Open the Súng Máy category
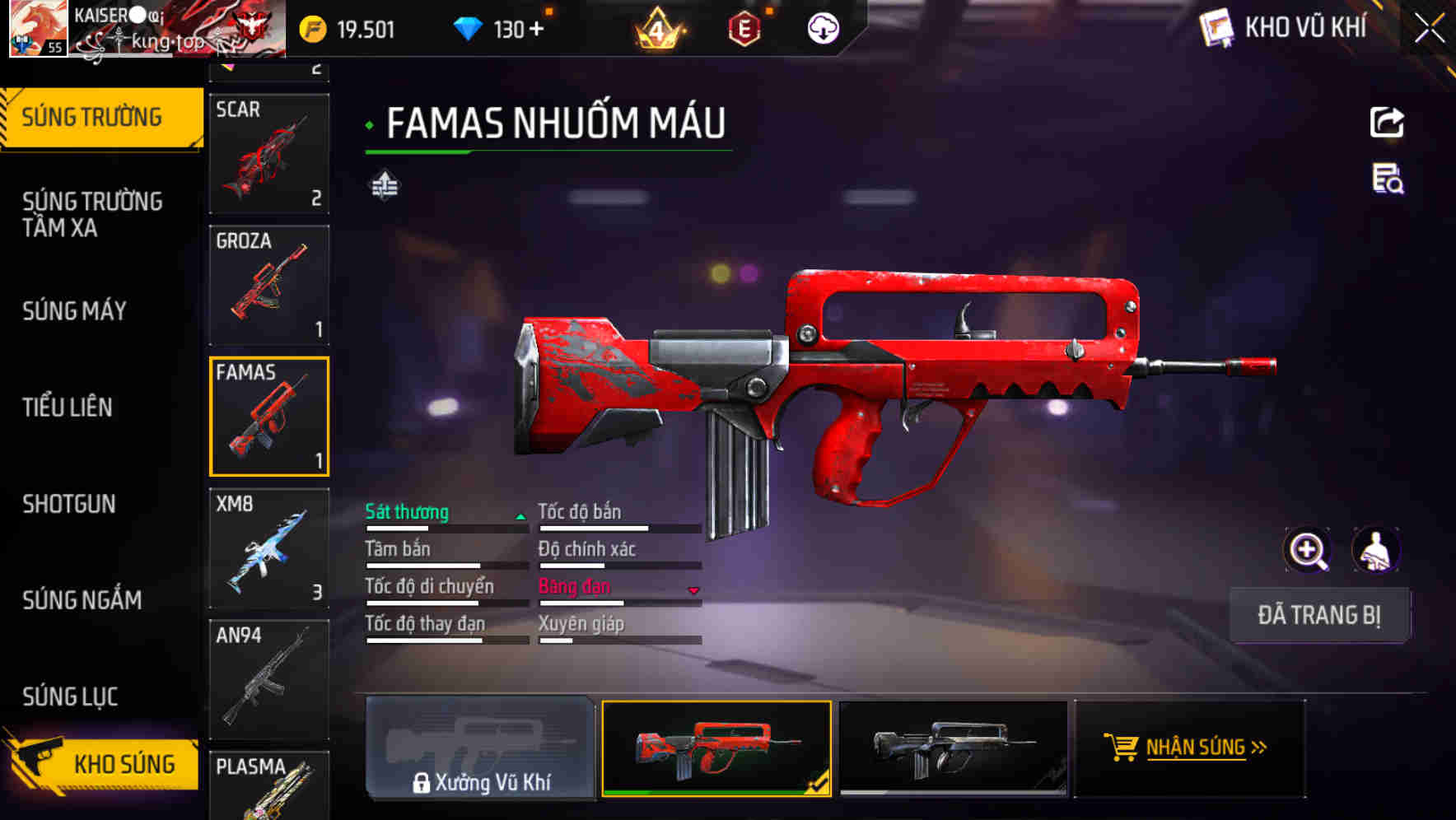Viewport: 1456px width, 820px height. tap(75, 311)
